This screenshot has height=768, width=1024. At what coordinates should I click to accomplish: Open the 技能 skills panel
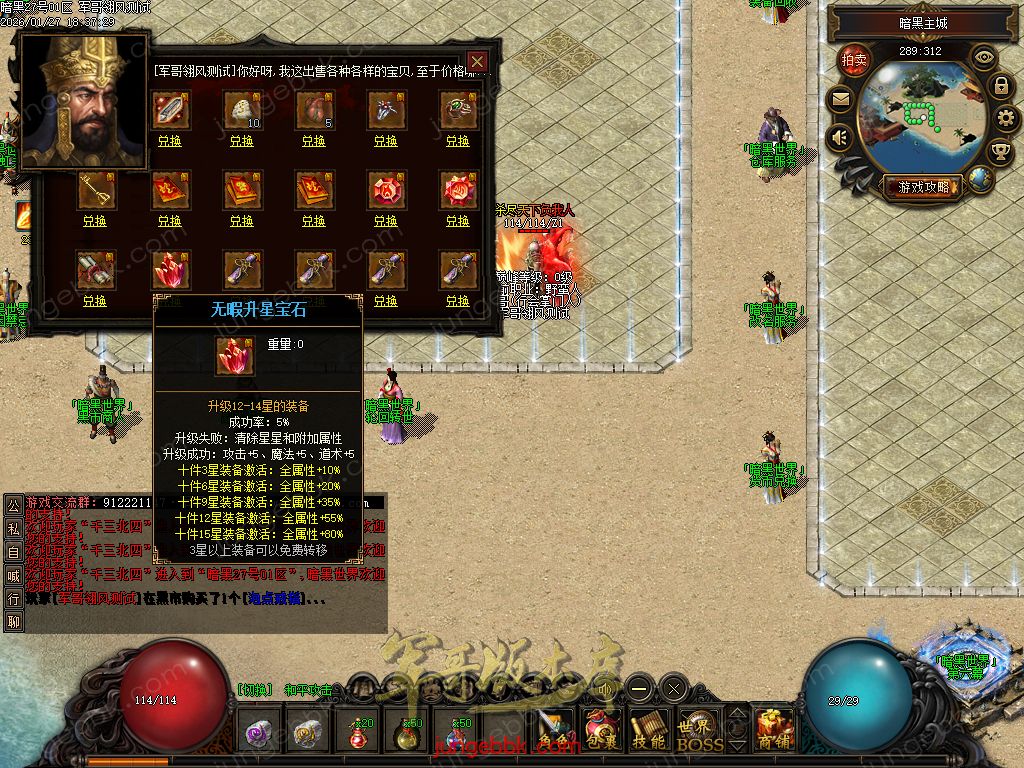coord(649,731)
